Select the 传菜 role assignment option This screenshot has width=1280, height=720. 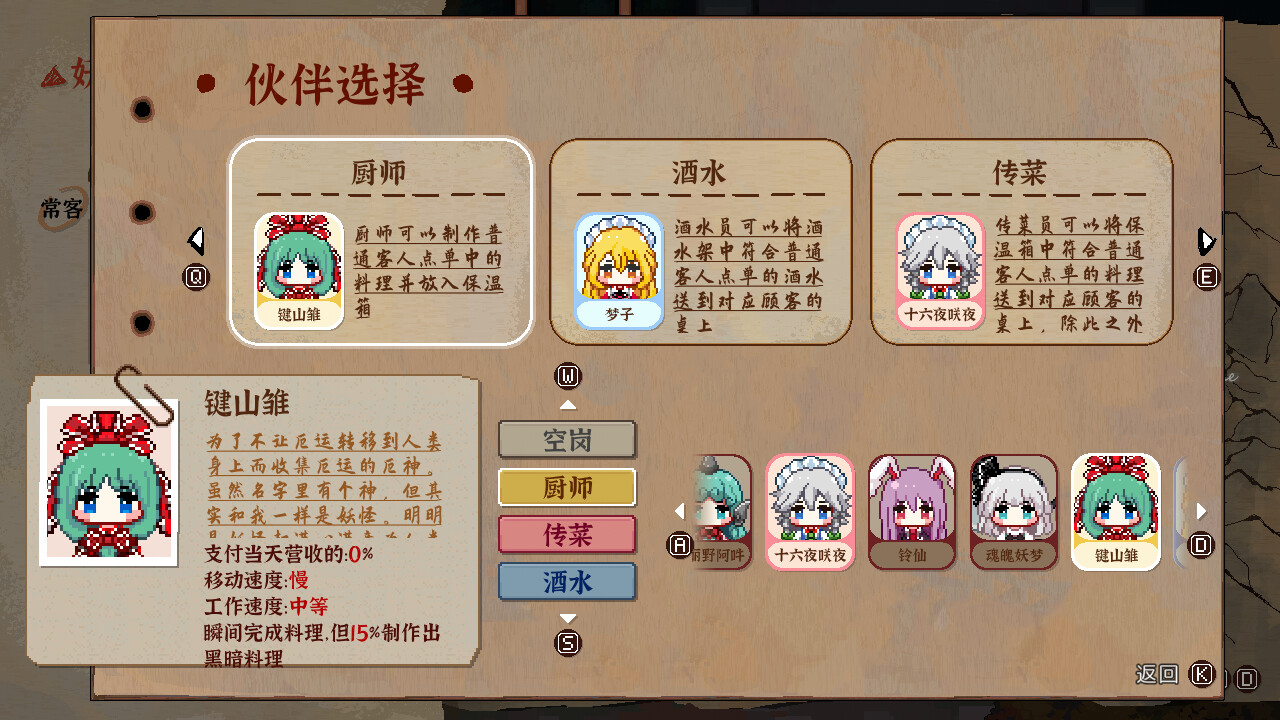pyautogui.click(x=567, y=535)
